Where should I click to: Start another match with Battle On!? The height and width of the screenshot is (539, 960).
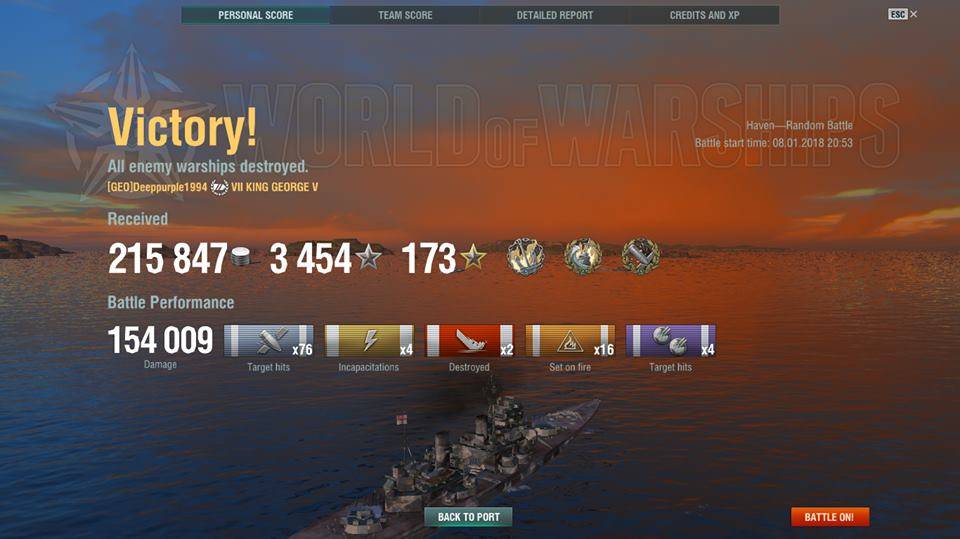pyautogui.click(x=829, y=517)
